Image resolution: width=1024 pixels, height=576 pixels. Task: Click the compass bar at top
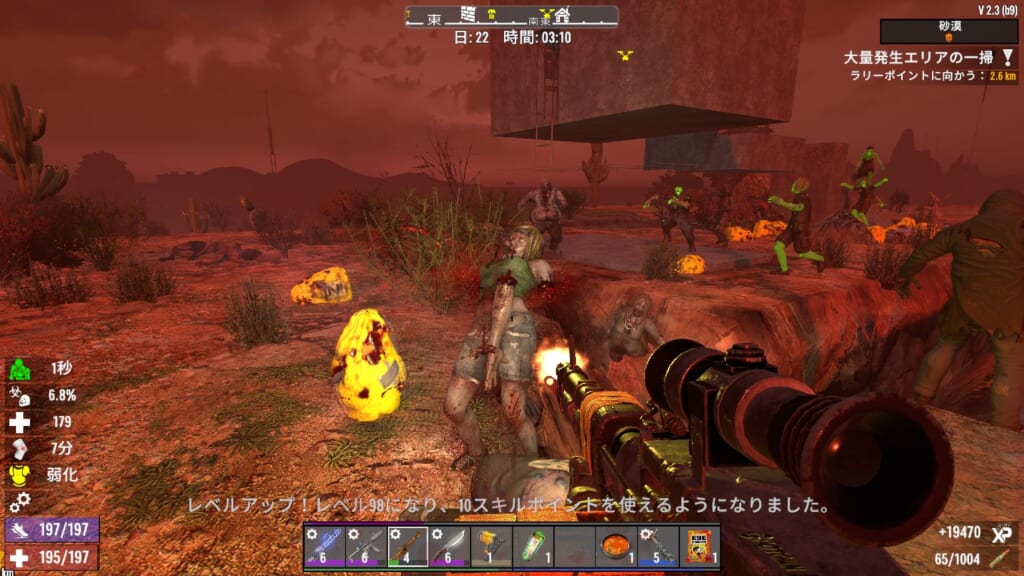click(x=511, y=16)
